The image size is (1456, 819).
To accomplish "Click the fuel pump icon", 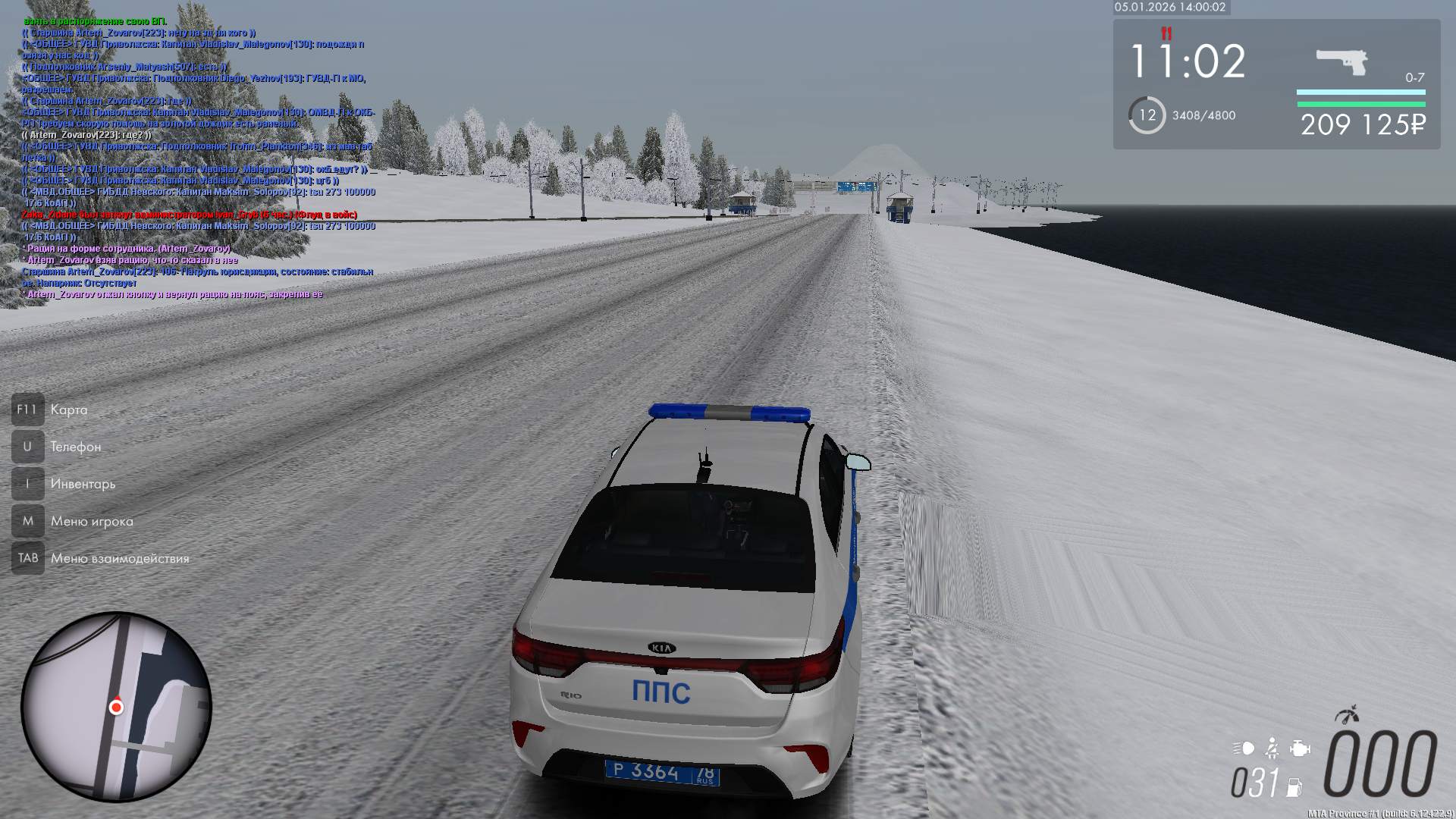I will click(x=1294, y=787).
